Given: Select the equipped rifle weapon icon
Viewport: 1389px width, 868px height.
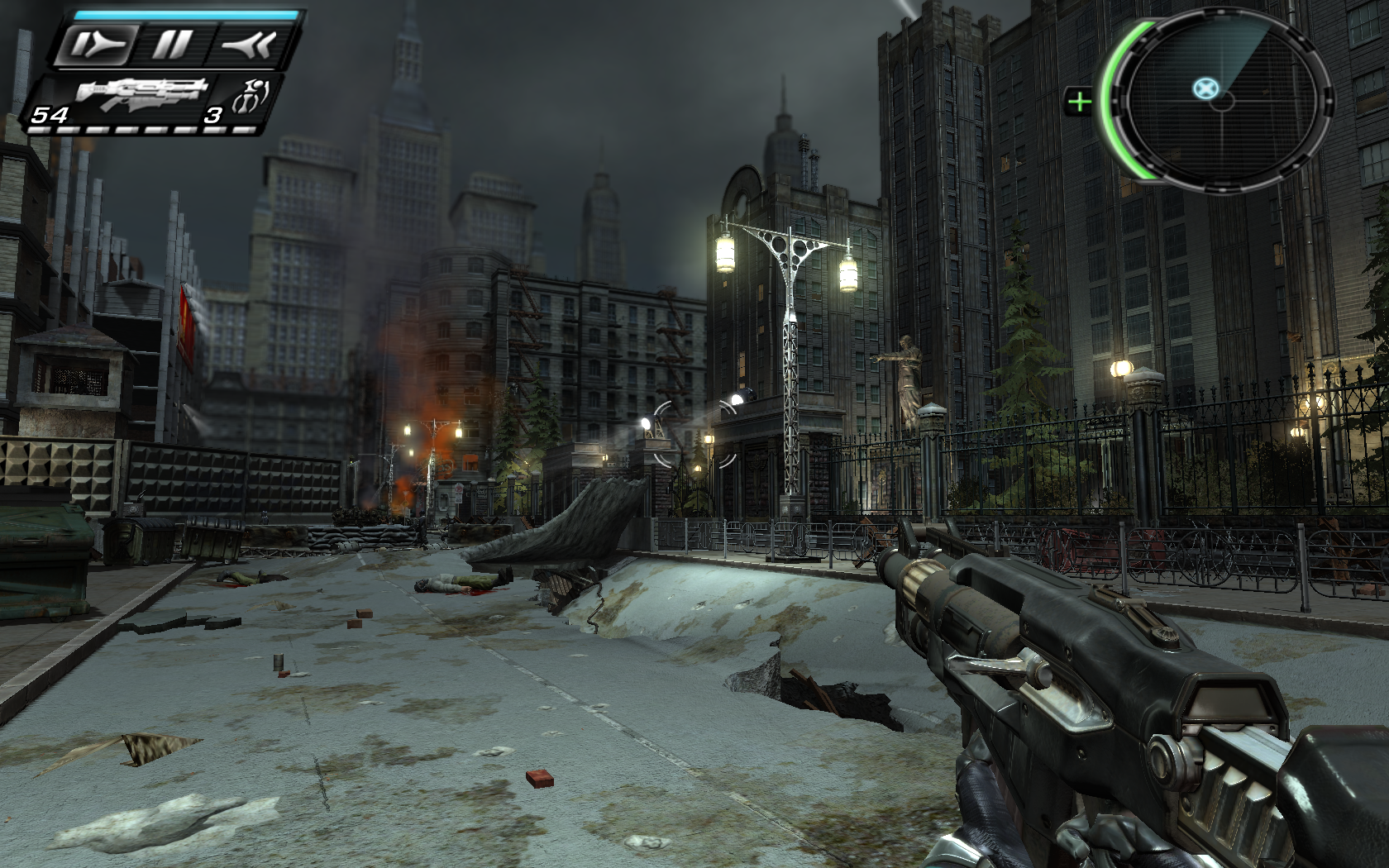Looking at the screenshot, I should pos(142,93).
